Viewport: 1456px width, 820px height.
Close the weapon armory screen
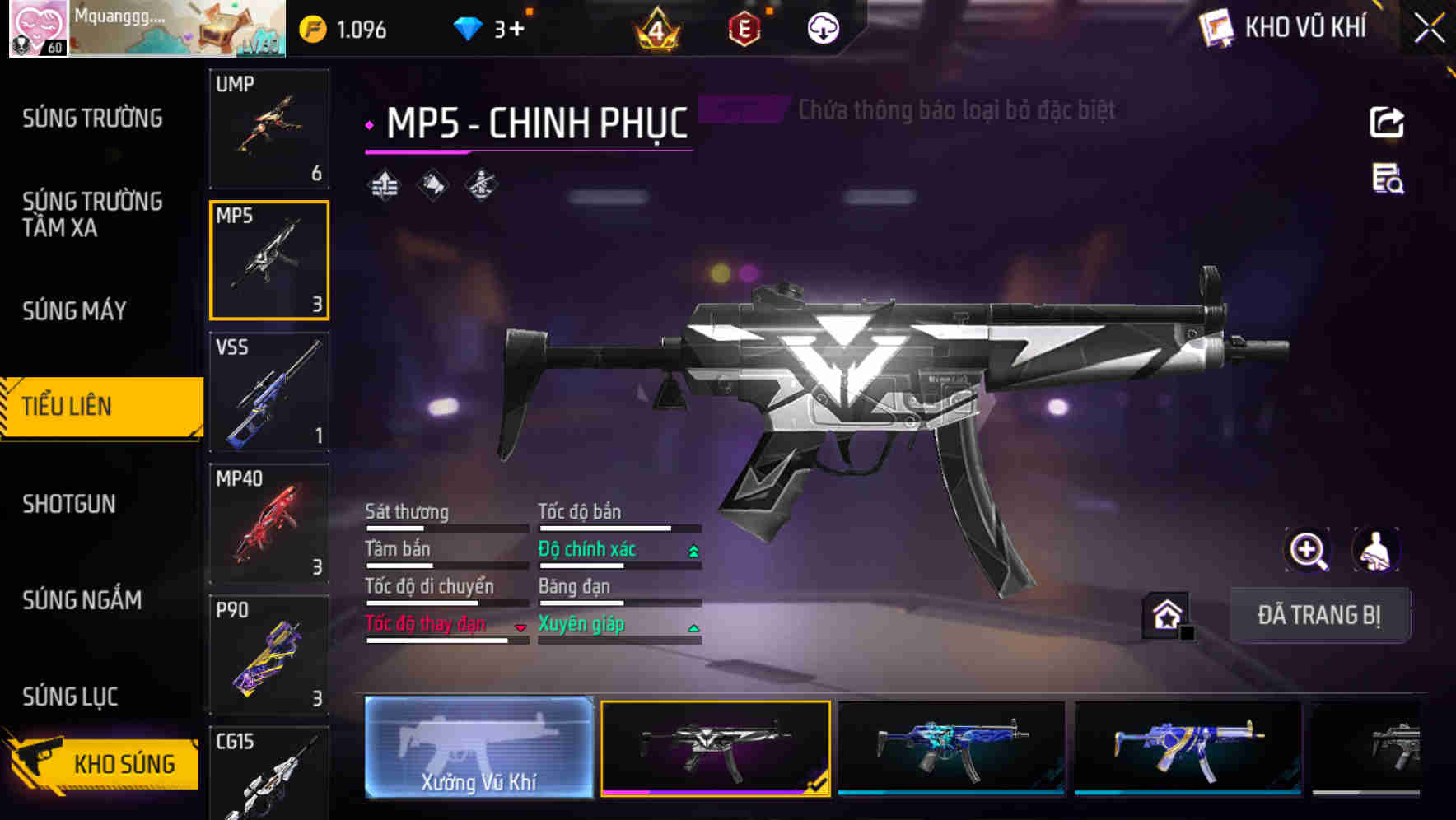point(1429,29)
